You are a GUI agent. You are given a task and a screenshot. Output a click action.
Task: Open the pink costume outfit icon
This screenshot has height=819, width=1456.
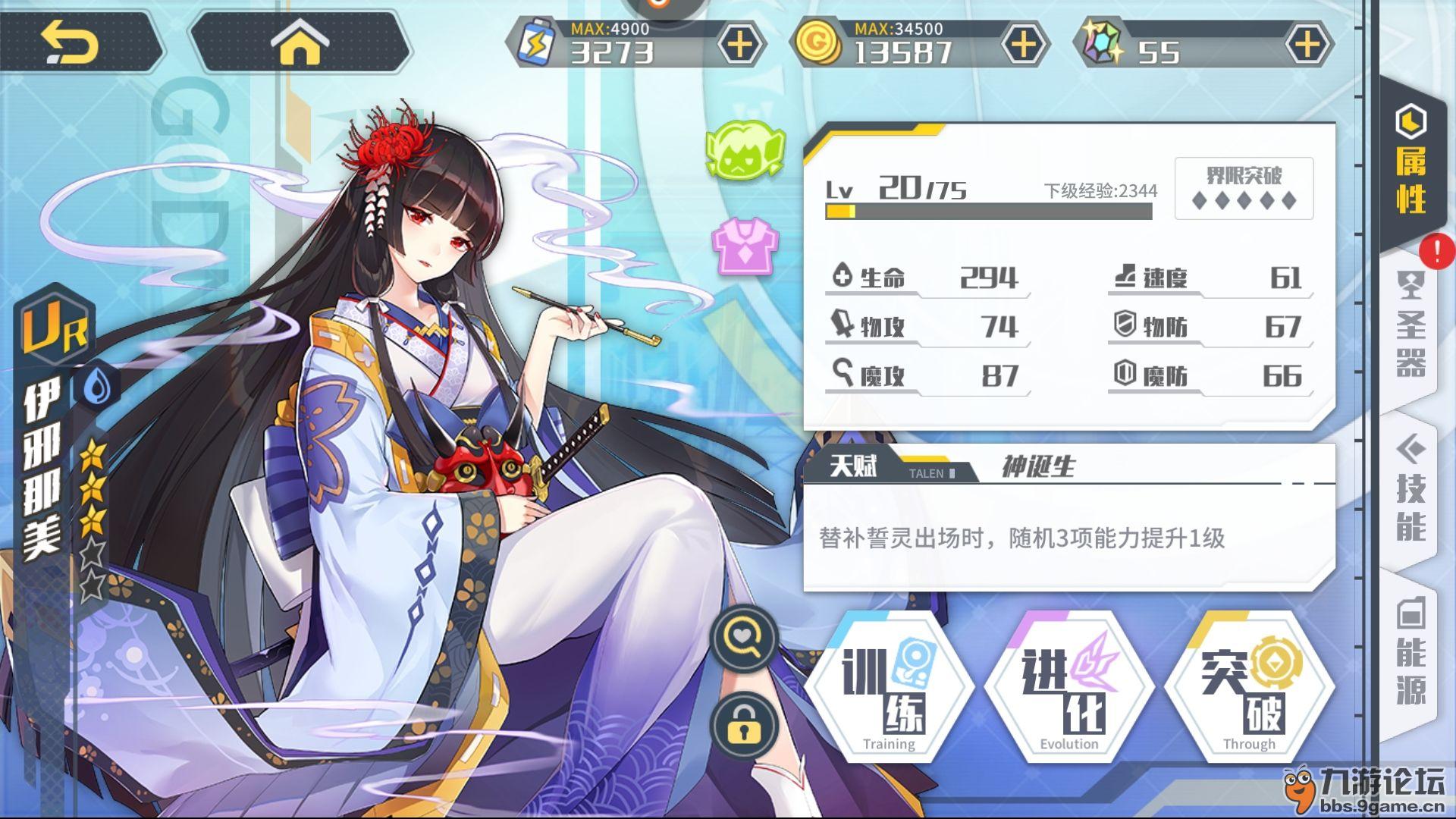pos(745,244)
